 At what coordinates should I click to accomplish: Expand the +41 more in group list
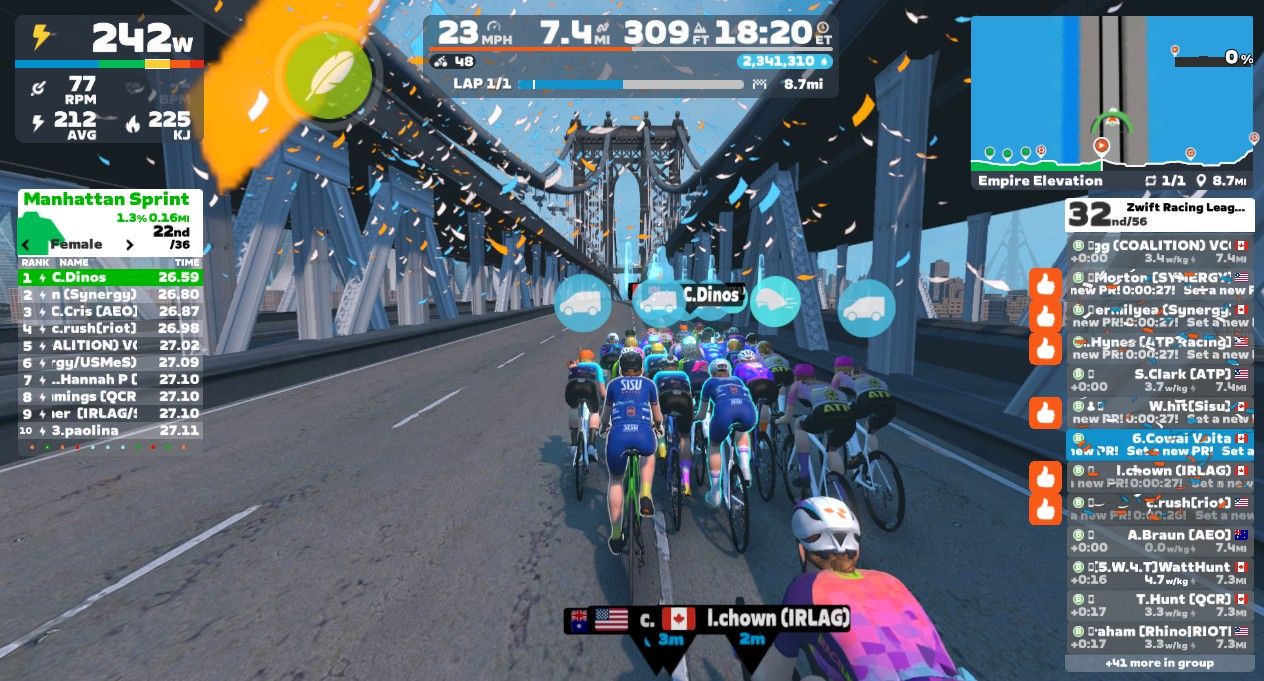coord(1159,662)
